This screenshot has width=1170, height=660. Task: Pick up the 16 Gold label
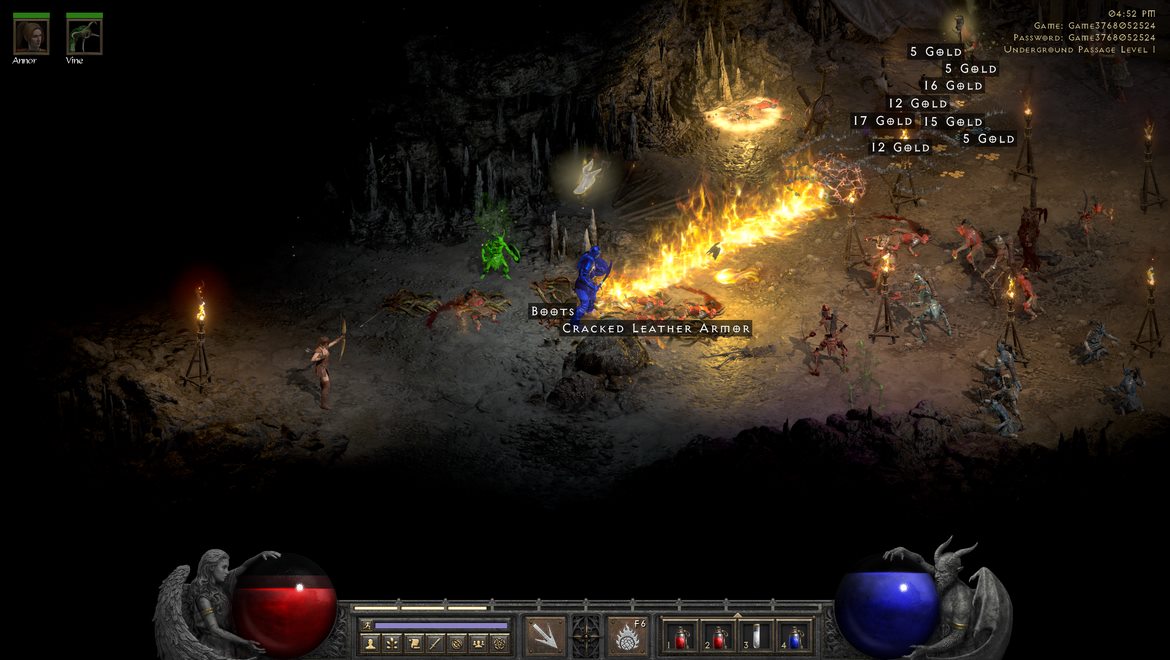coord(952,86)
